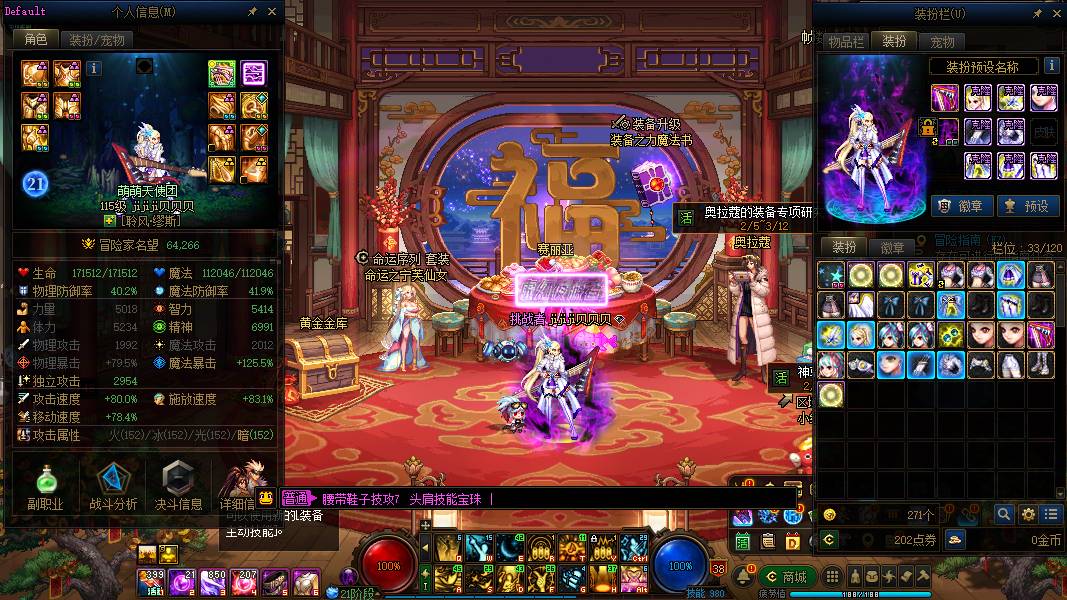Click the inventory search magnifier button
This screenshot has height=600, width=1067.
click(1004, 514)
